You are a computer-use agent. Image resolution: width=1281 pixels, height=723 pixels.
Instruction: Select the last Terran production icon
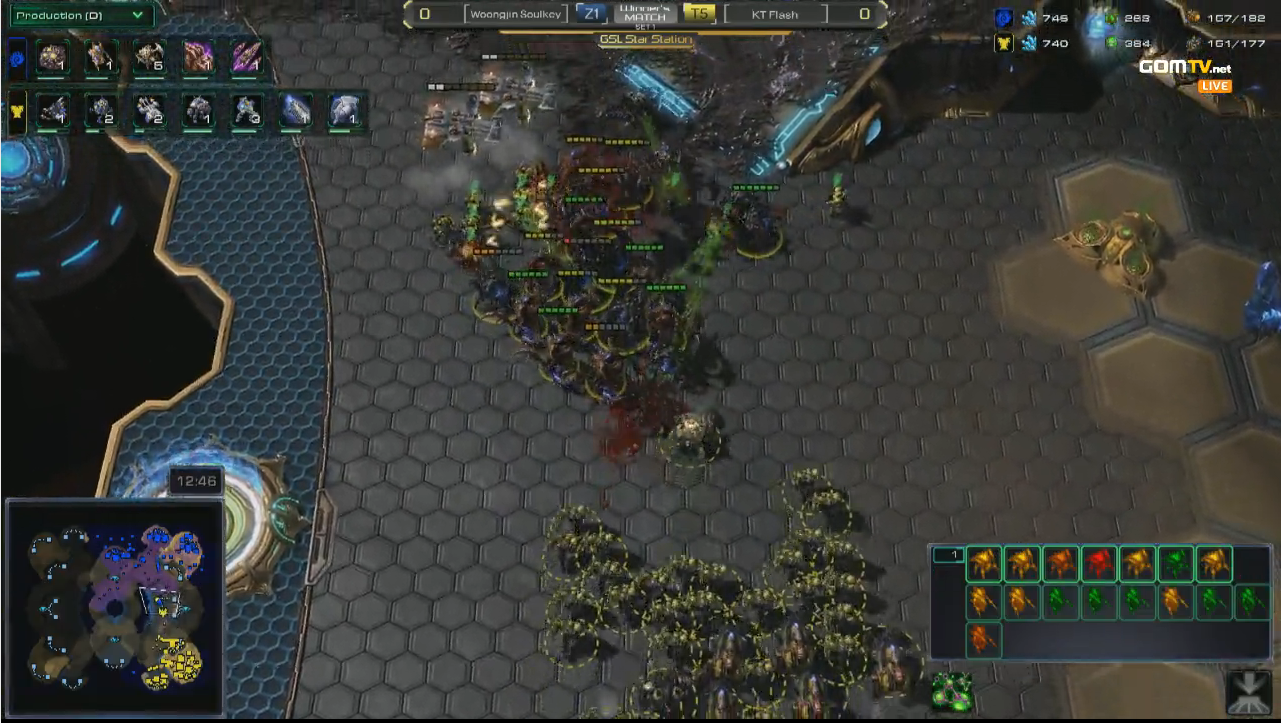point(343,110)
